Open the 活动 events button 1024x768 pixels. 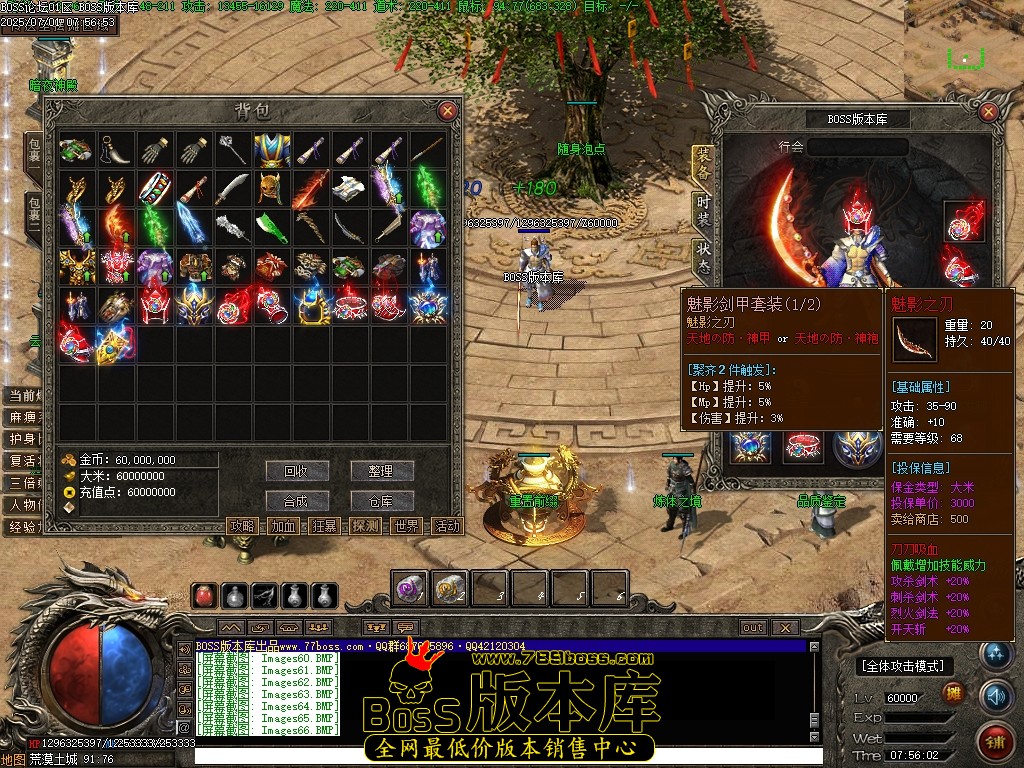447,526
